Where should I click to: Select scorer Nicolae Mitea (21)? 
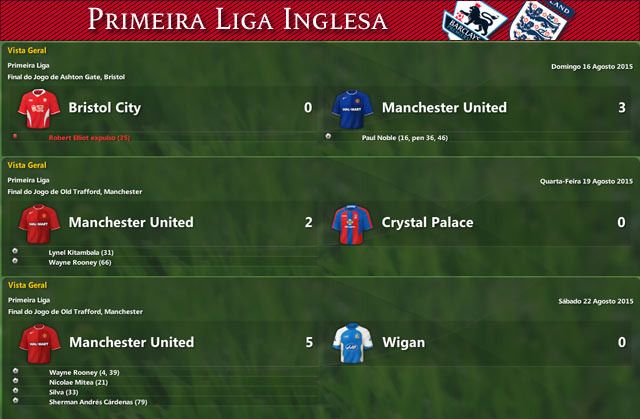[x=78, y=382]
